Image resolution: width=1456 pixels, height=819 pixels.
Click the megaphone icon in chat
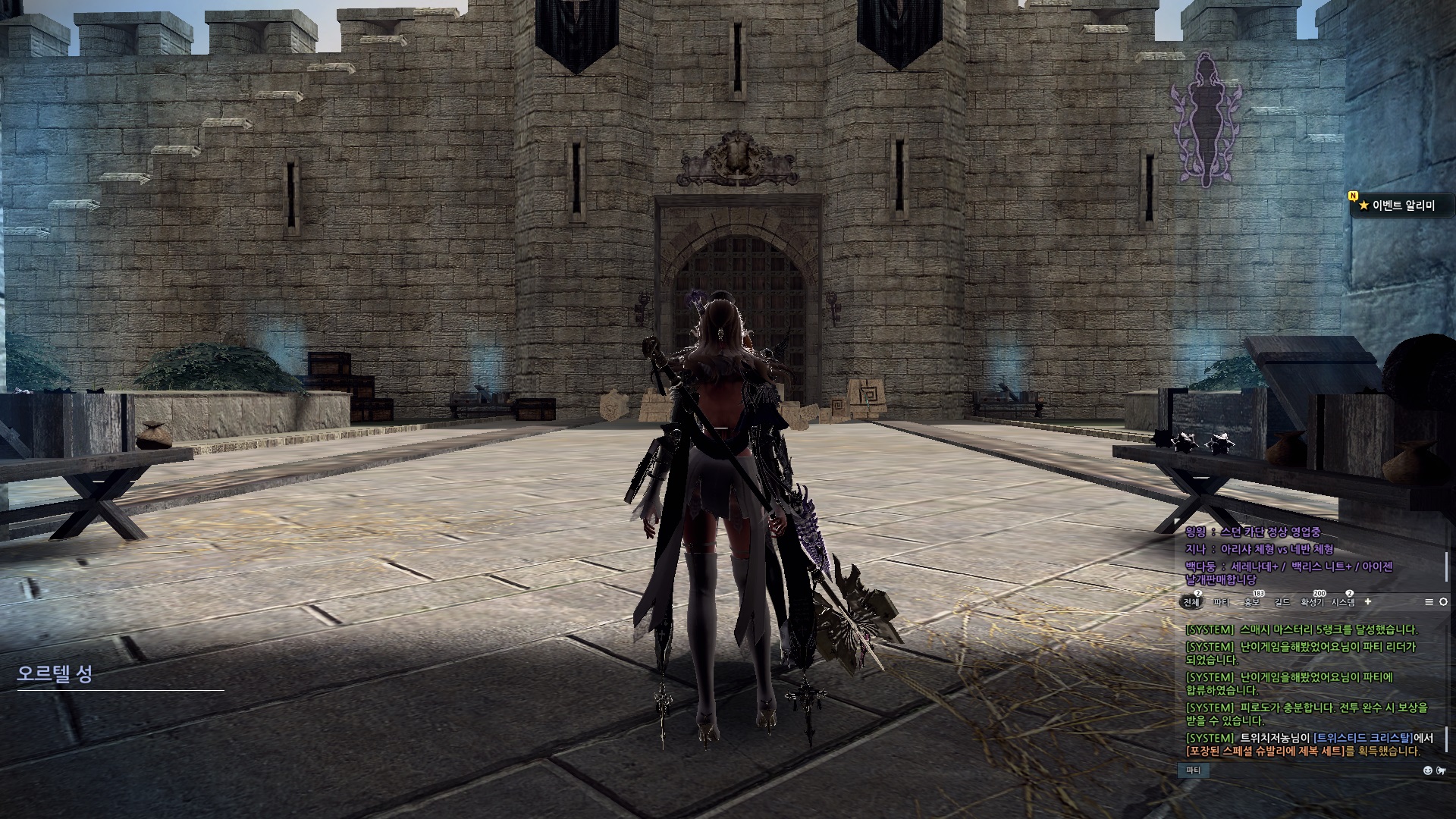(1441, 770)
